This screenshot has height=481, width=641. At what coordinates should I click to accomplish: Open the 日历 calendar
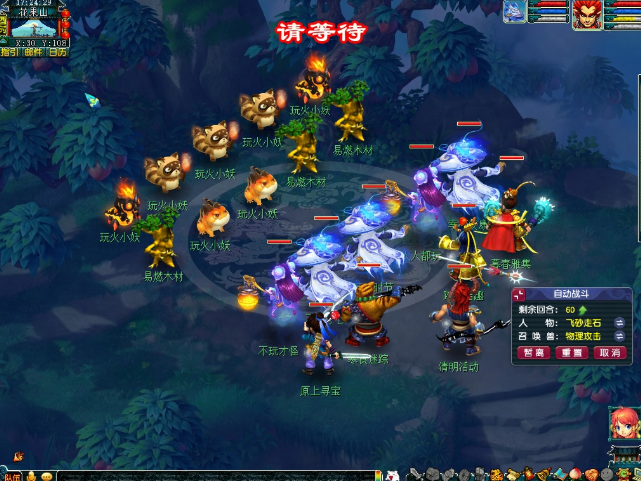[58, 51]
